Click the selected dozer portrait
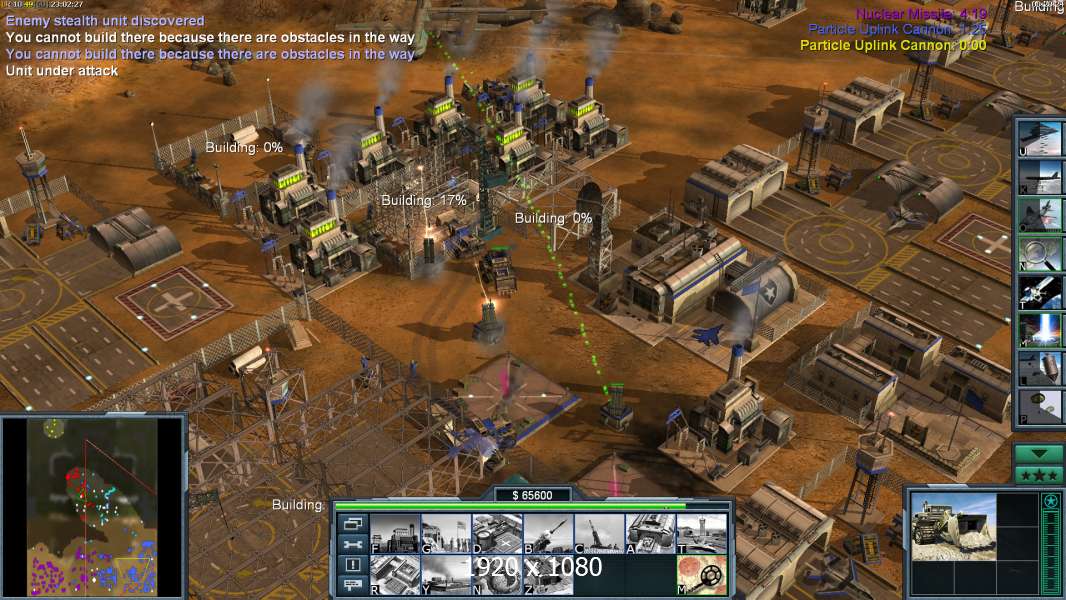 tap(954, 526)
